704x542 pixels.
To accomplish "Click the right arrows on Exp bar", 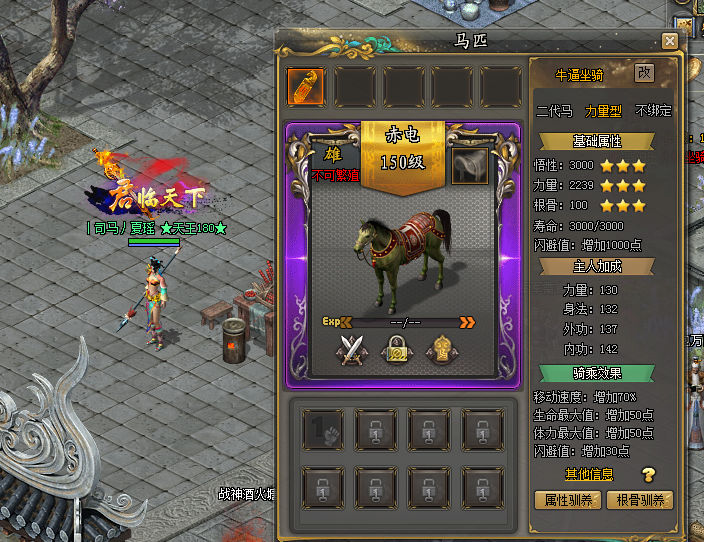I will click(467, 322).
